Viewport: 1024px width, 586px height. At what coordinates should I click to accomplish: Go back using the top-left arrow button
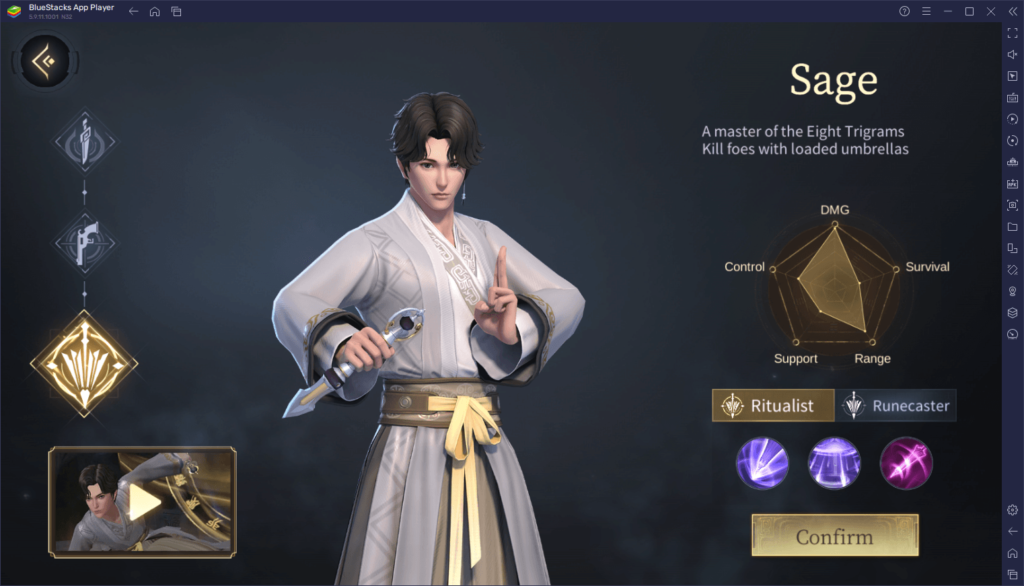(x=45, y=62)
